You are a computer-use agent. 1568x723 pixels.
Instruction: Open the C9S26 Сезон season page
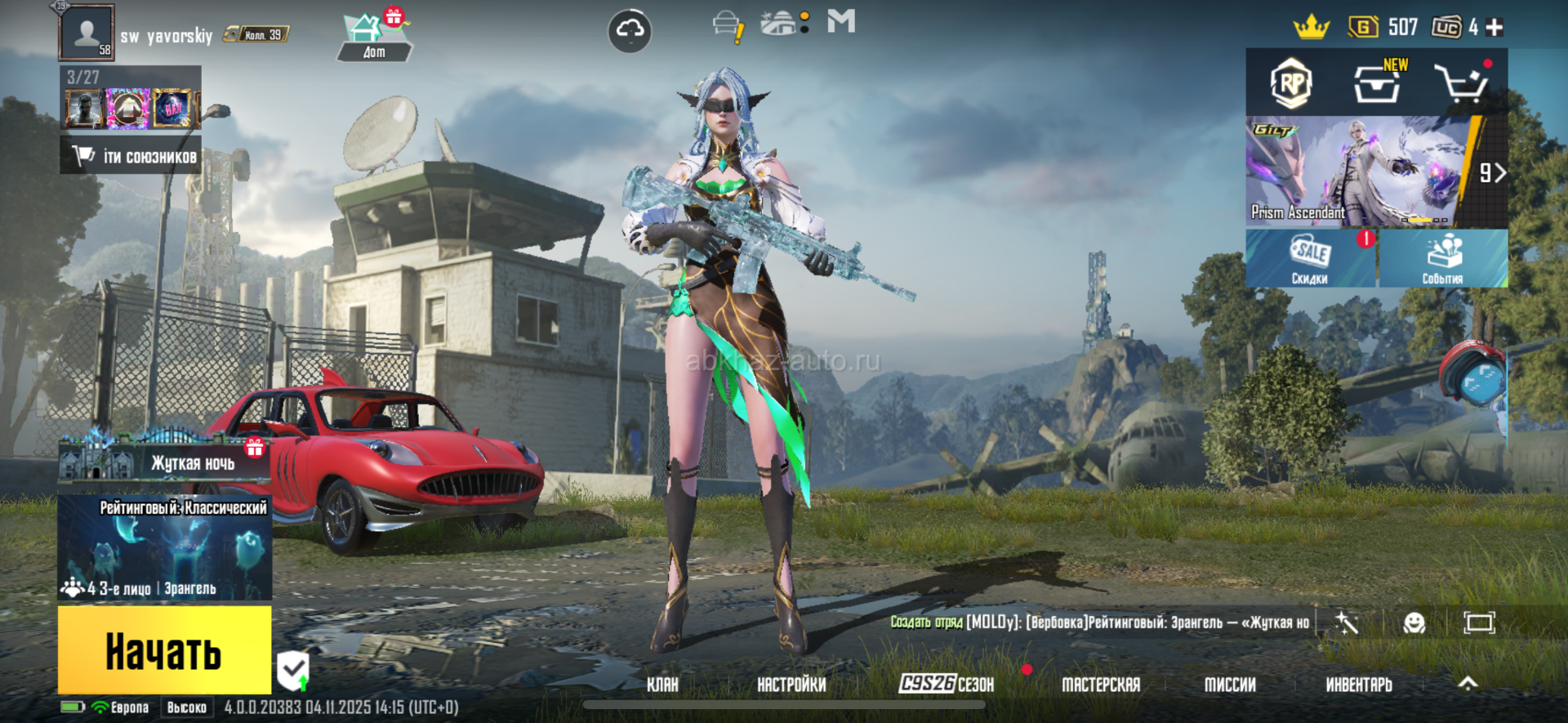pyautogui.click(x=947, y=684)
